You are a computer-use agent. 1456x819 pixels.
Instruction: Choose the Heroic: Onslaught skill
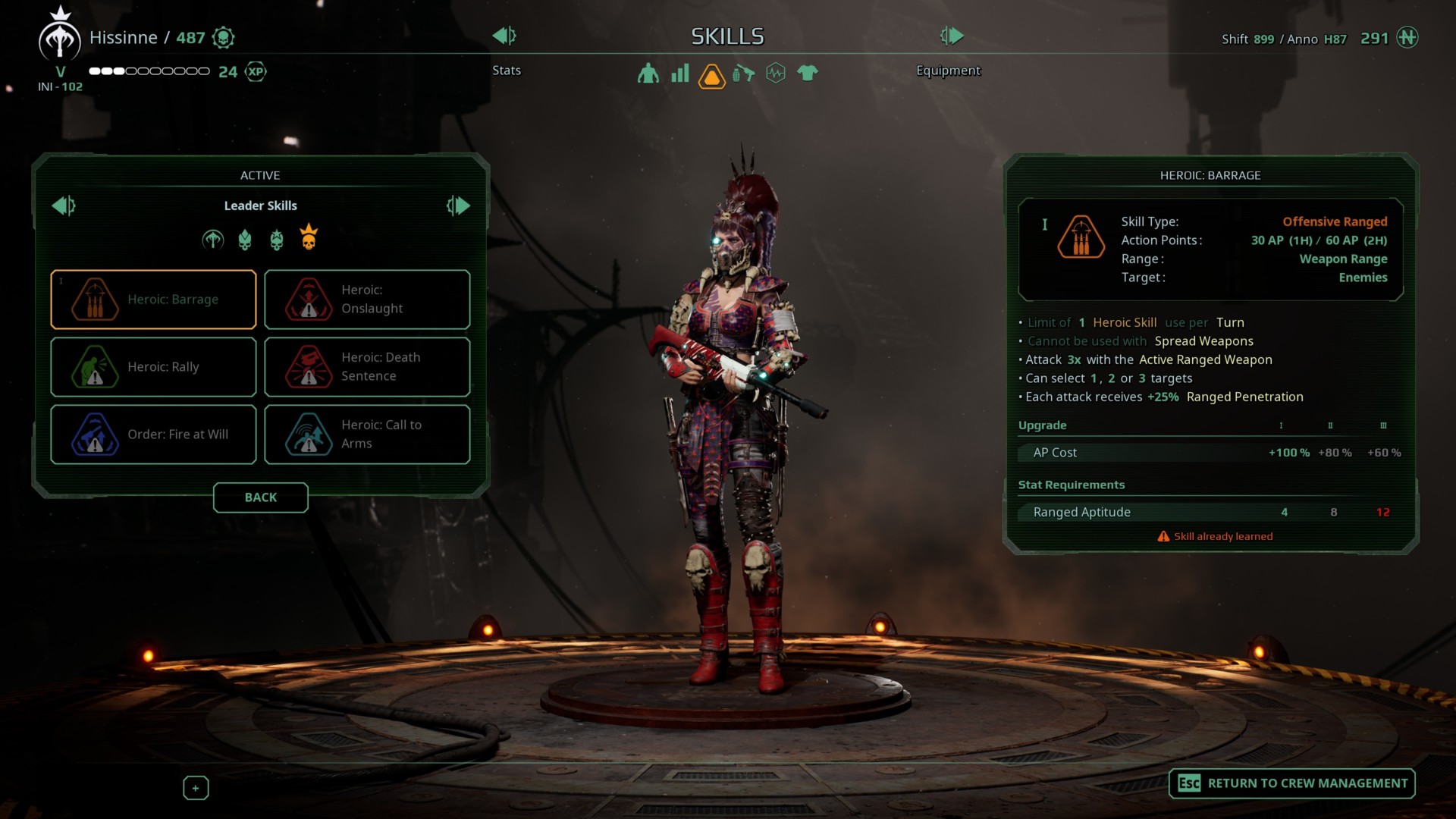(x=367, y=300)
